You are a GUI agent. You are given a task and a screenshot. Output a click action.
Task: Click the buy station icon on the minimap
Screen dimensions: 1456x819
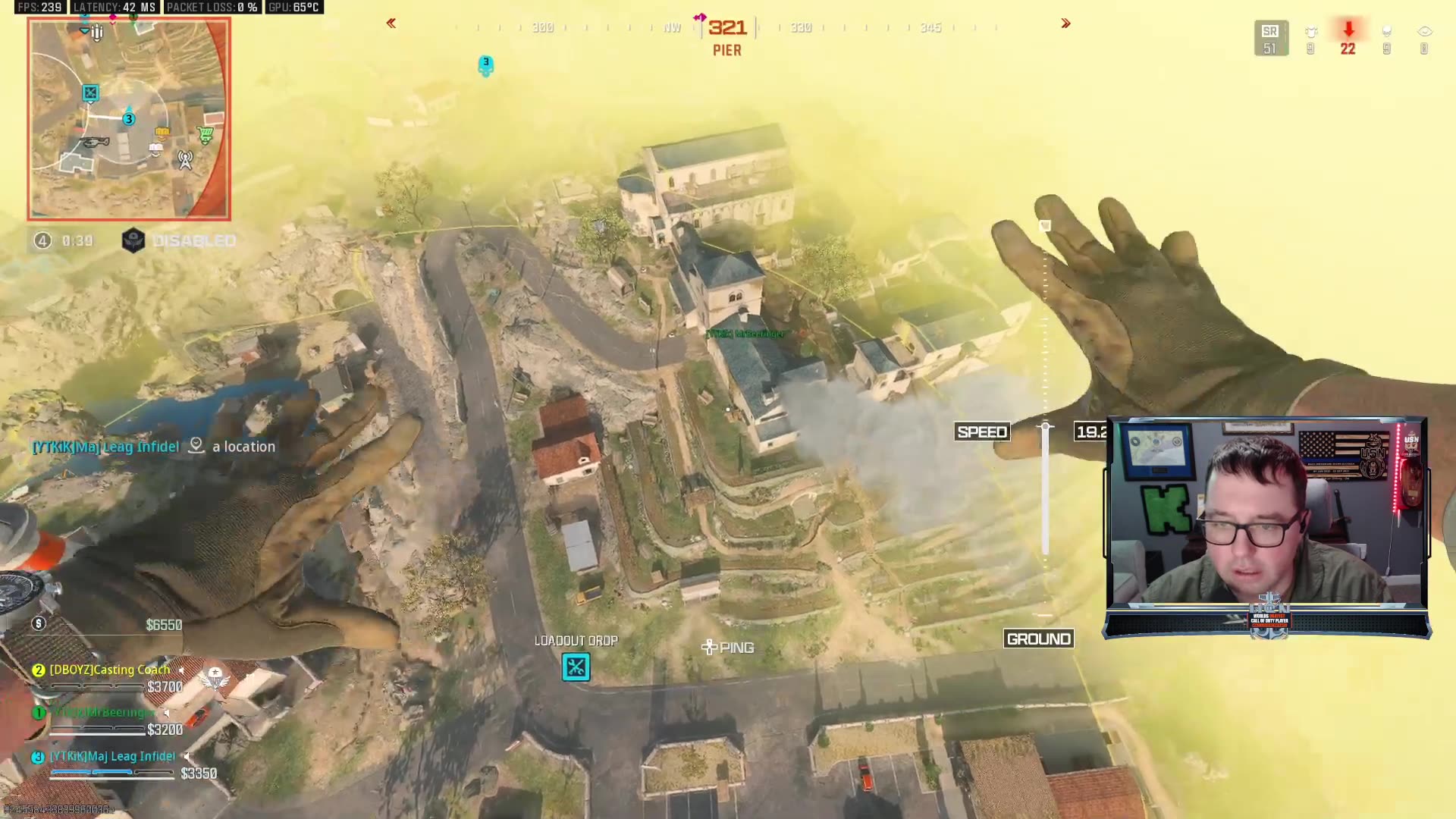click(x=206, y=133)
